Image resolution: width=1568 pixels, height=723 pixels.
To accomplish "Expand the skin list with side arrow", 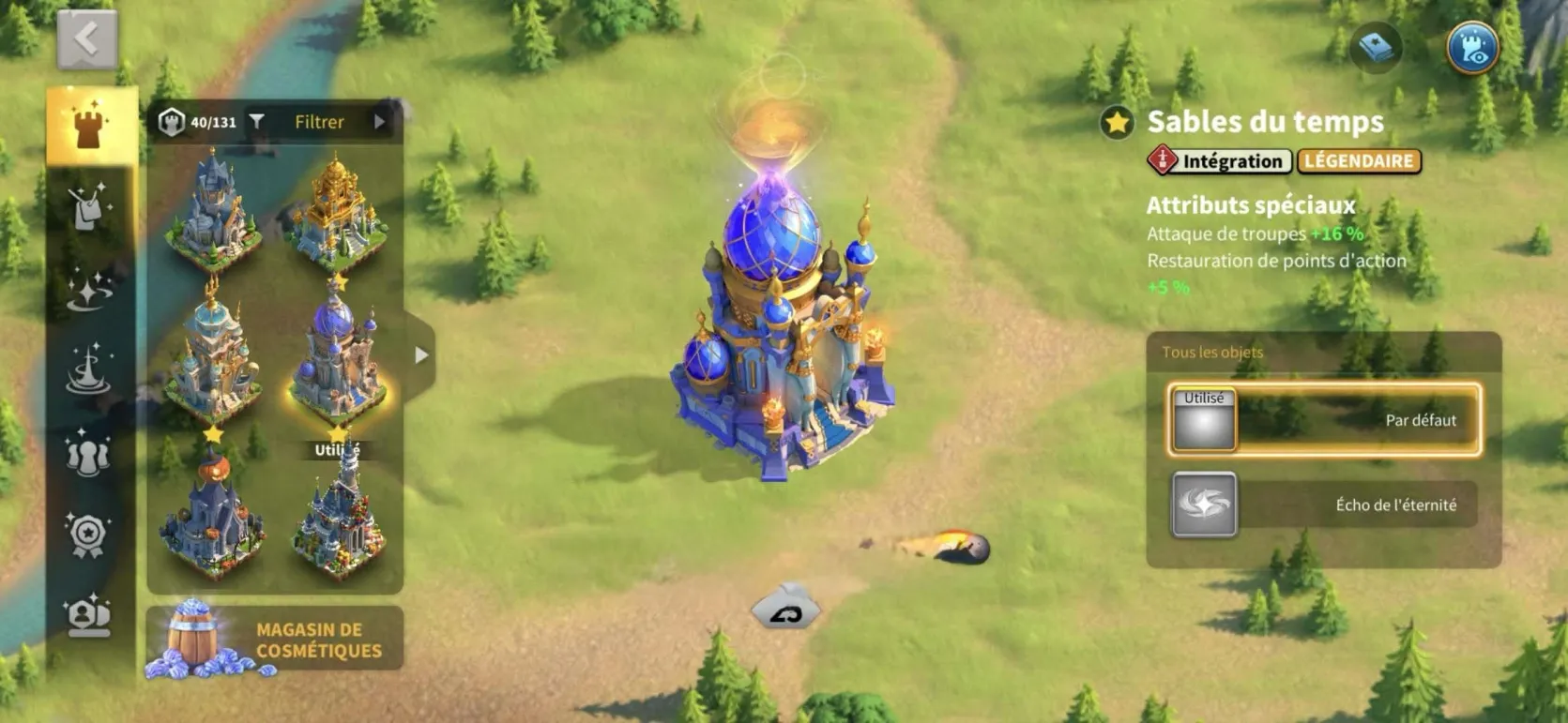I will pos(421,355).
